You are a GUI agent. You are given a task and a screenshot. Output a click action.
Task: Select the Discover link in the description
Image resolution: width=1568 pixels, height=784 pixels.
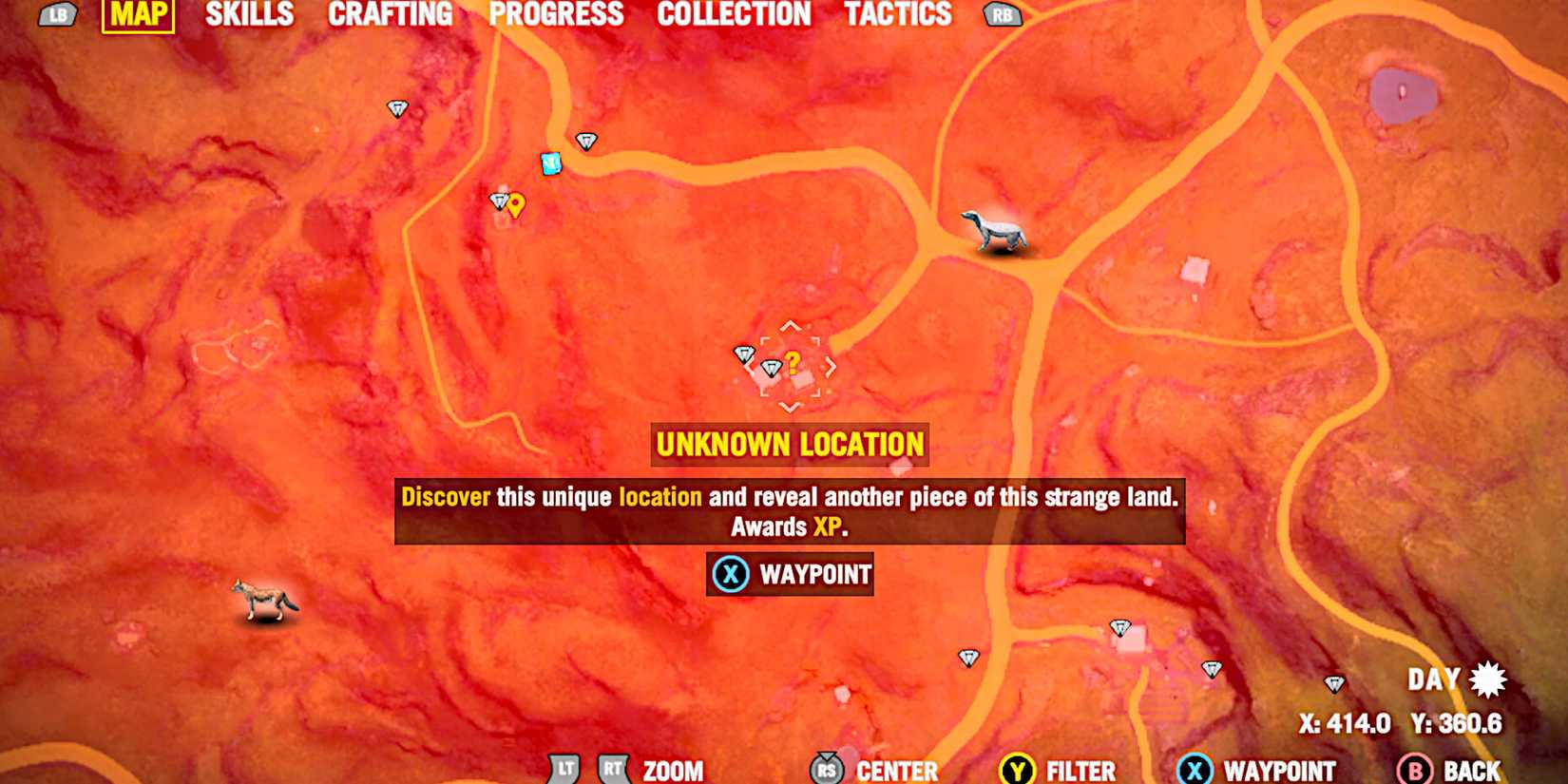pos(445,495)
